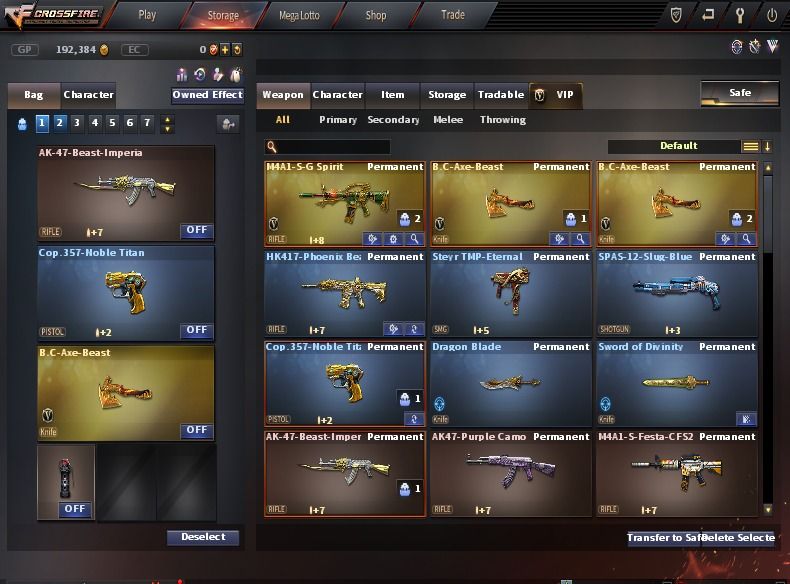Click the Owned Effect button
Screen dimensions: 790x584
click(x=207, y=95)
